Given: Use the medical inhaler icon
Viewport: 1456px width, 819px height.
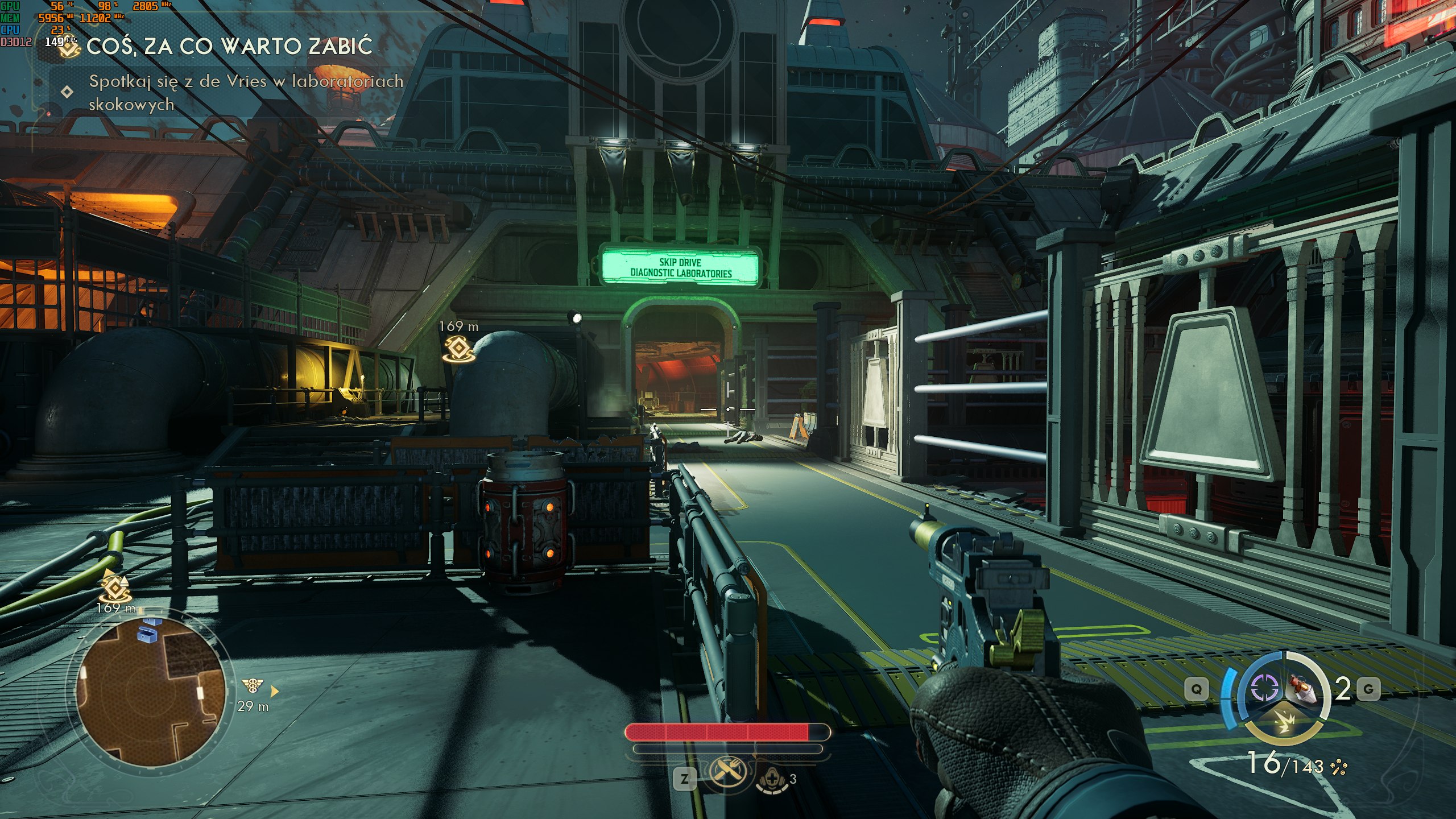Looking at the screenshot, I should click(x=772, y=781).
